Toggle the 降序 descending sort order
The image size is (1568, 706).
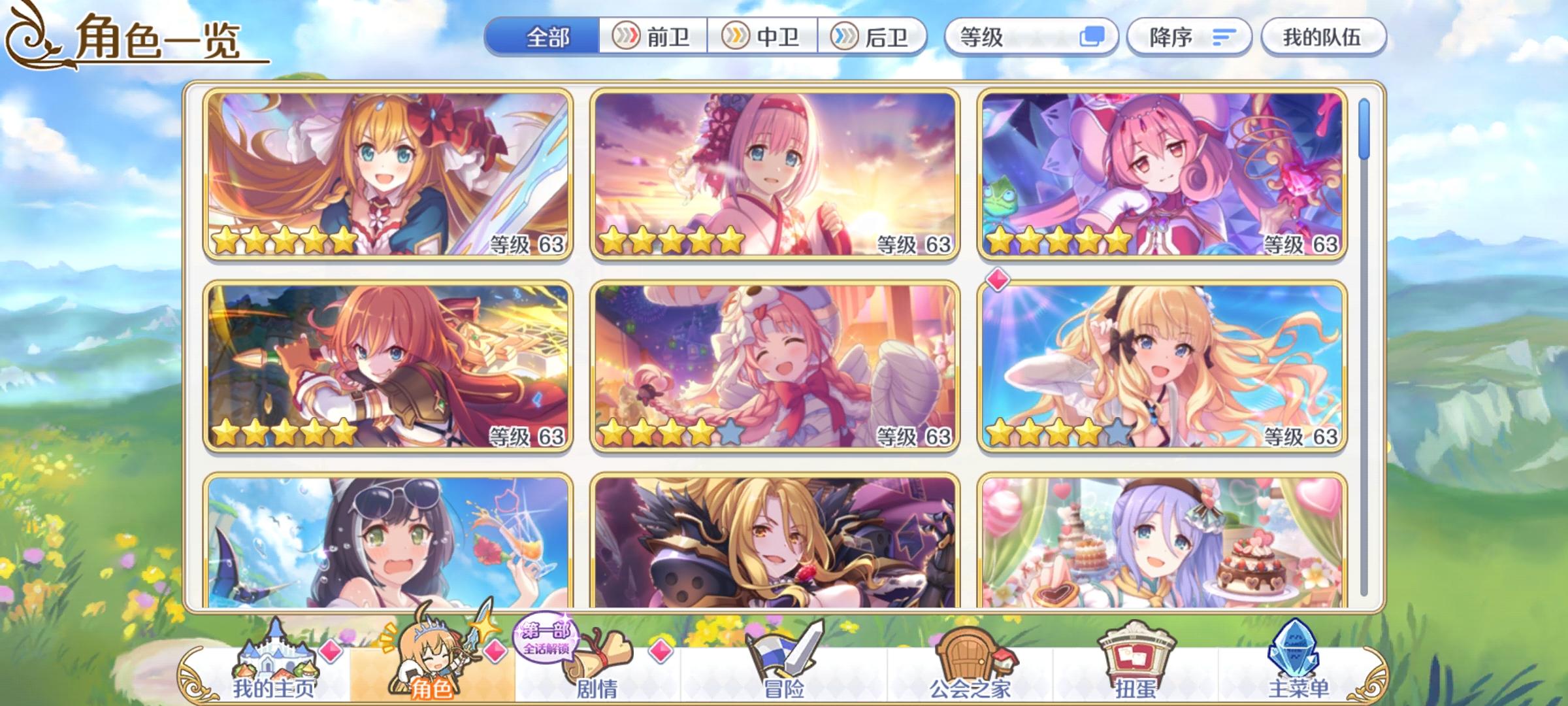click(x=1190, y=37)
